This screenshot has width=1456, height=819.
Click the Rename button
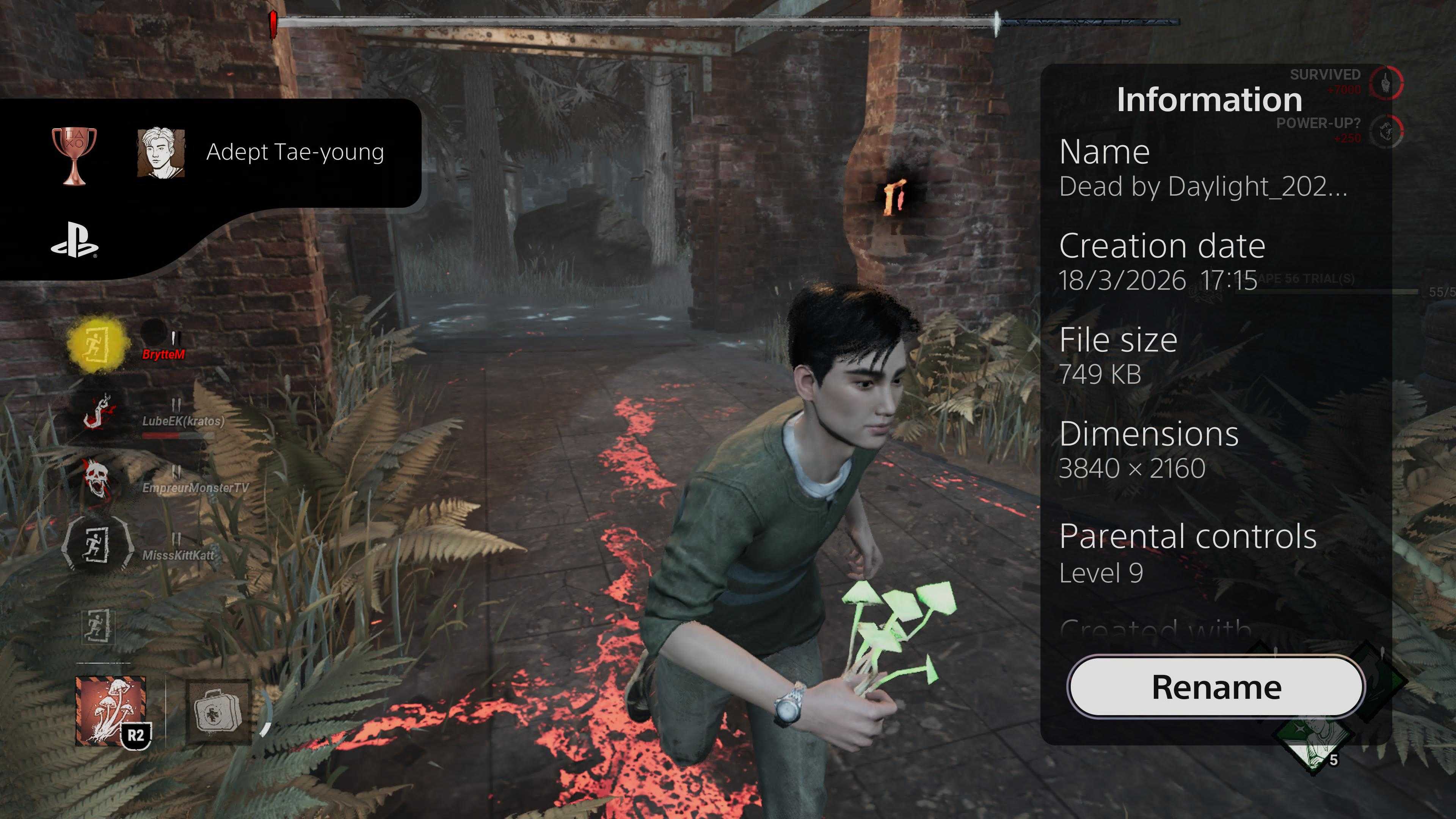pyautogui.click(x=1216, y=687)
